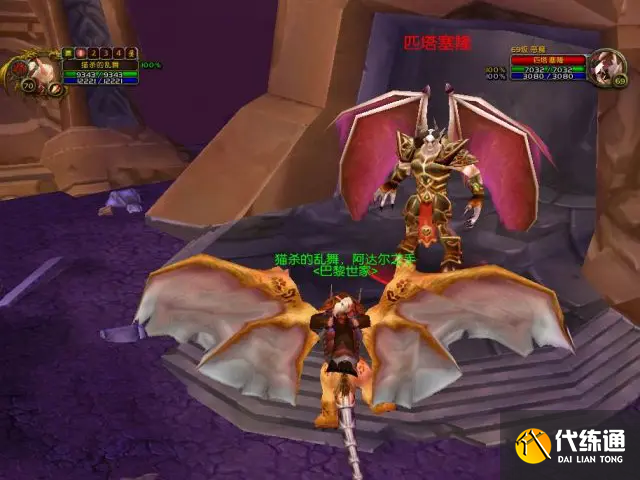This screenshot has width=640, height=480.
Task: Click the red target name bar 巴塔塞隆
Action: (547, 60)
